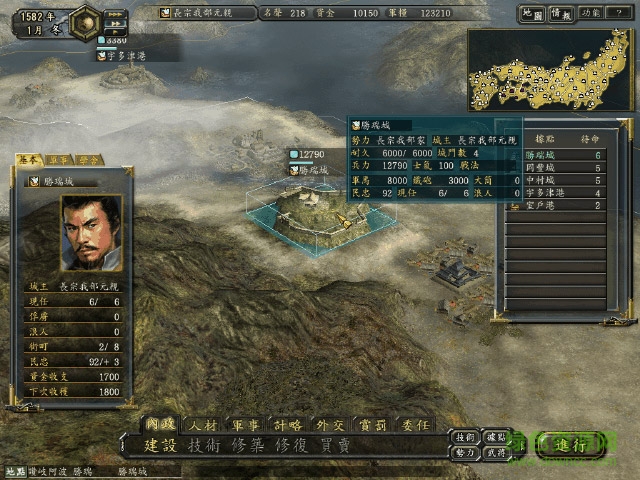The image size is (640, 480).
Task: Open the 情報 information button
Action: tap(561, 14)
